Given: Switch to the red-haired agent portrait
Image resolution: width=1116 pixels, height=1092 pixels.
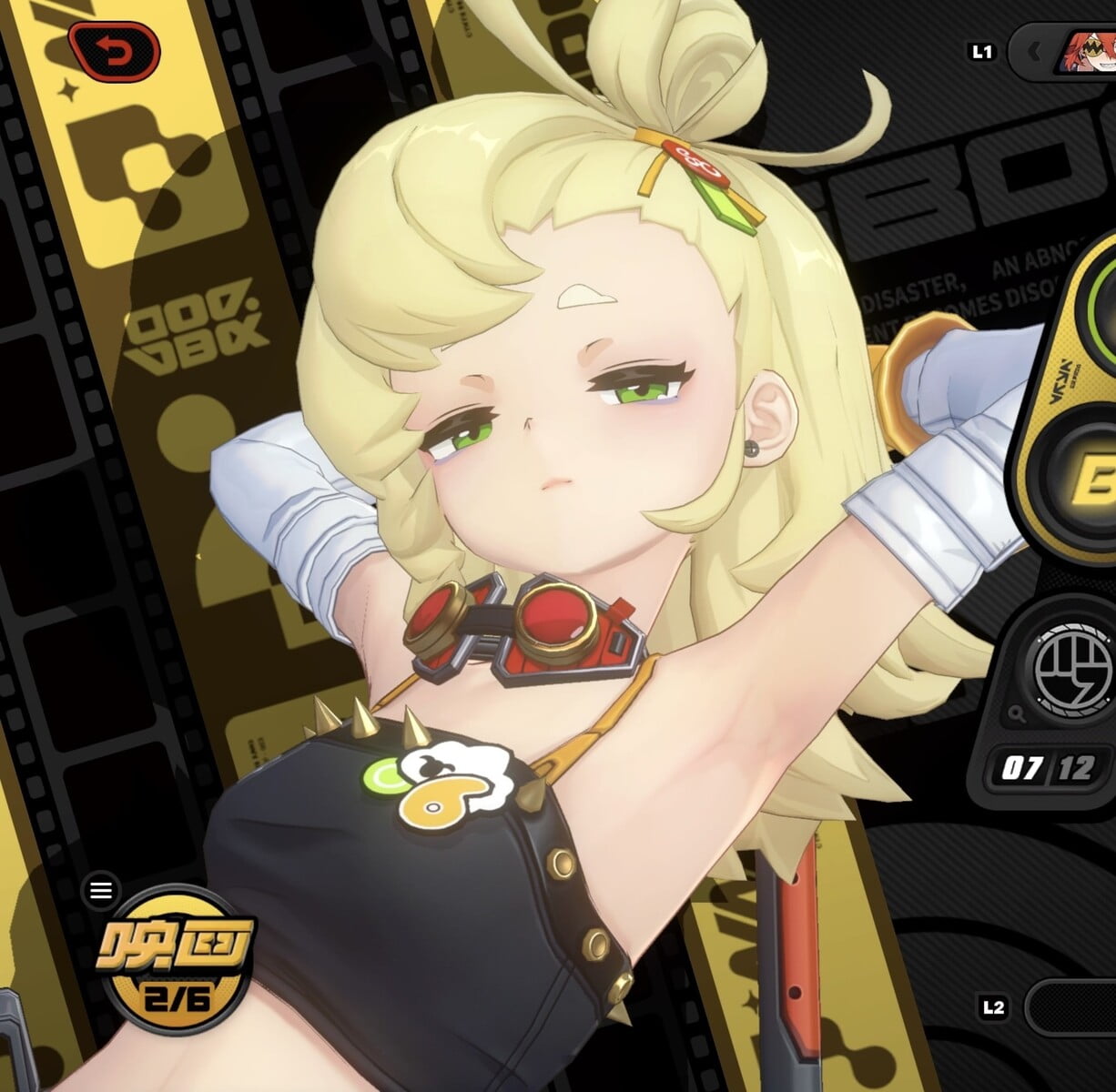Looking at the screenshot, I should pyautogui.click(x=1089, y=52).
